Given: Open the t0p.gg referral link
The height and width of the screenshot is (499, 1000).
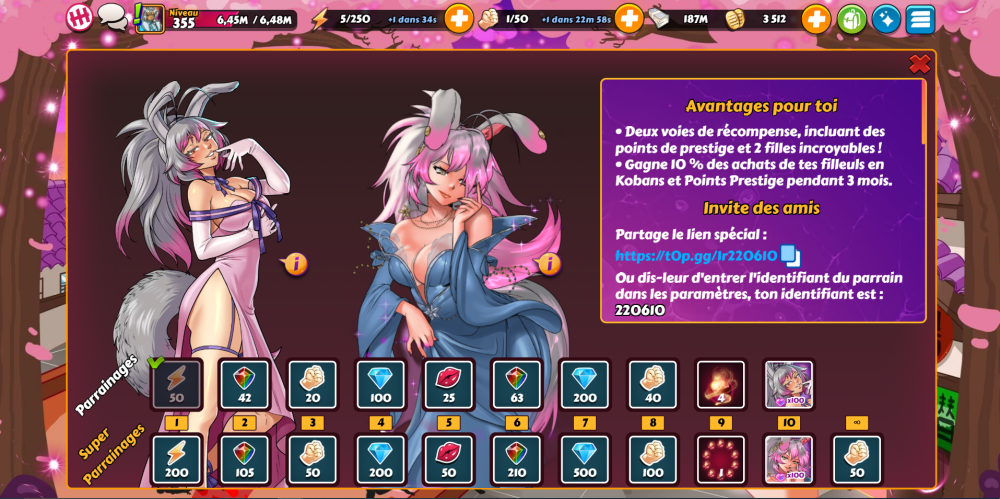Looking at the screenshot, I should tap(696, 256).
